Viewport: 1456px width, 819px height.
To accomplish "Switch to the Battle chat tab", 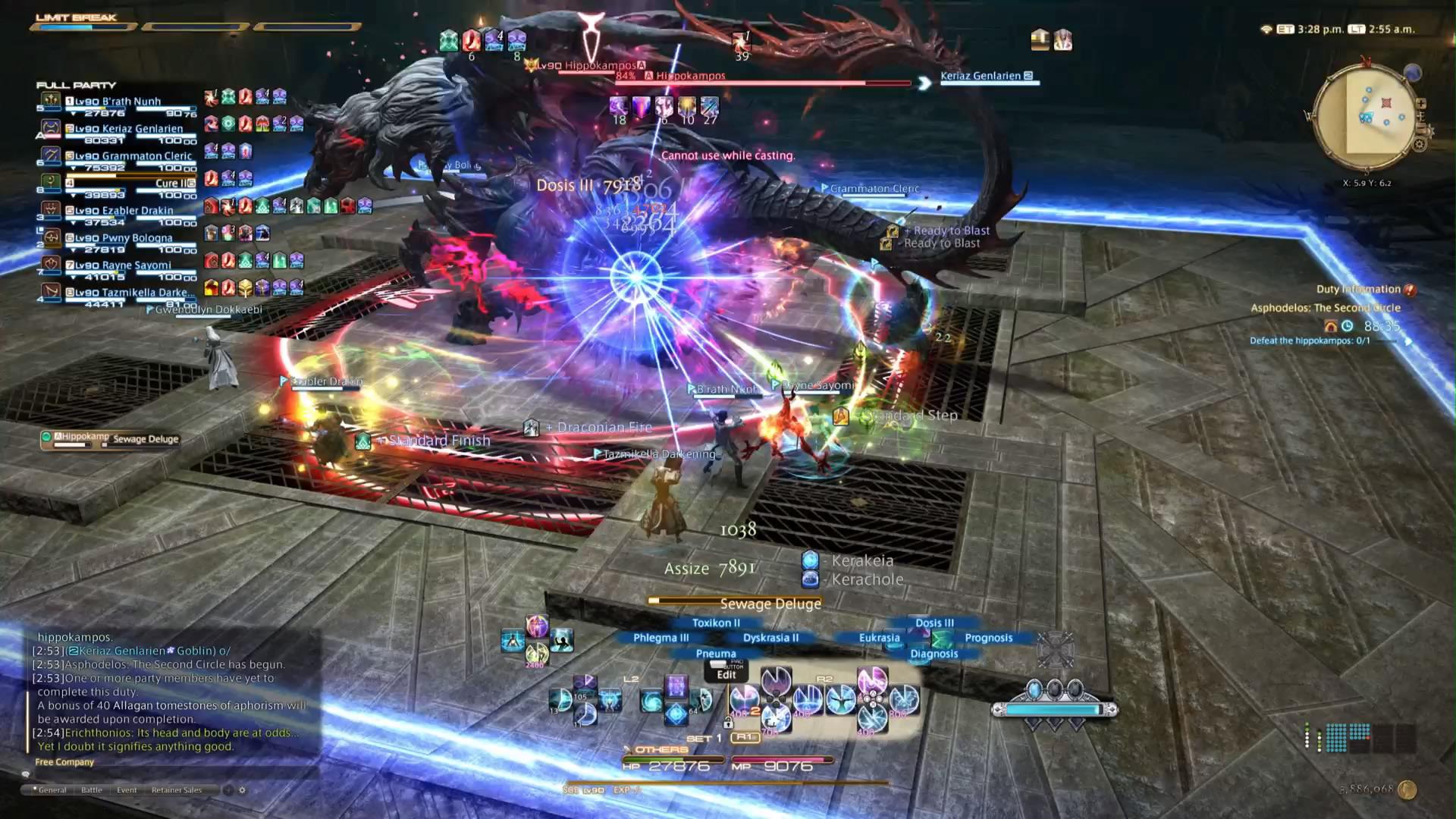I will point(92,790).
